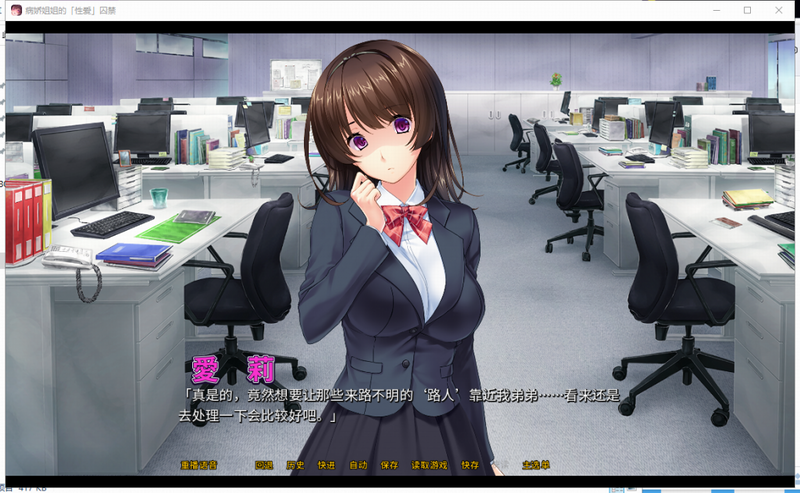Open the 读取游戏 load game screen
This screenshot has width=800, height=493.
(430, 466)
